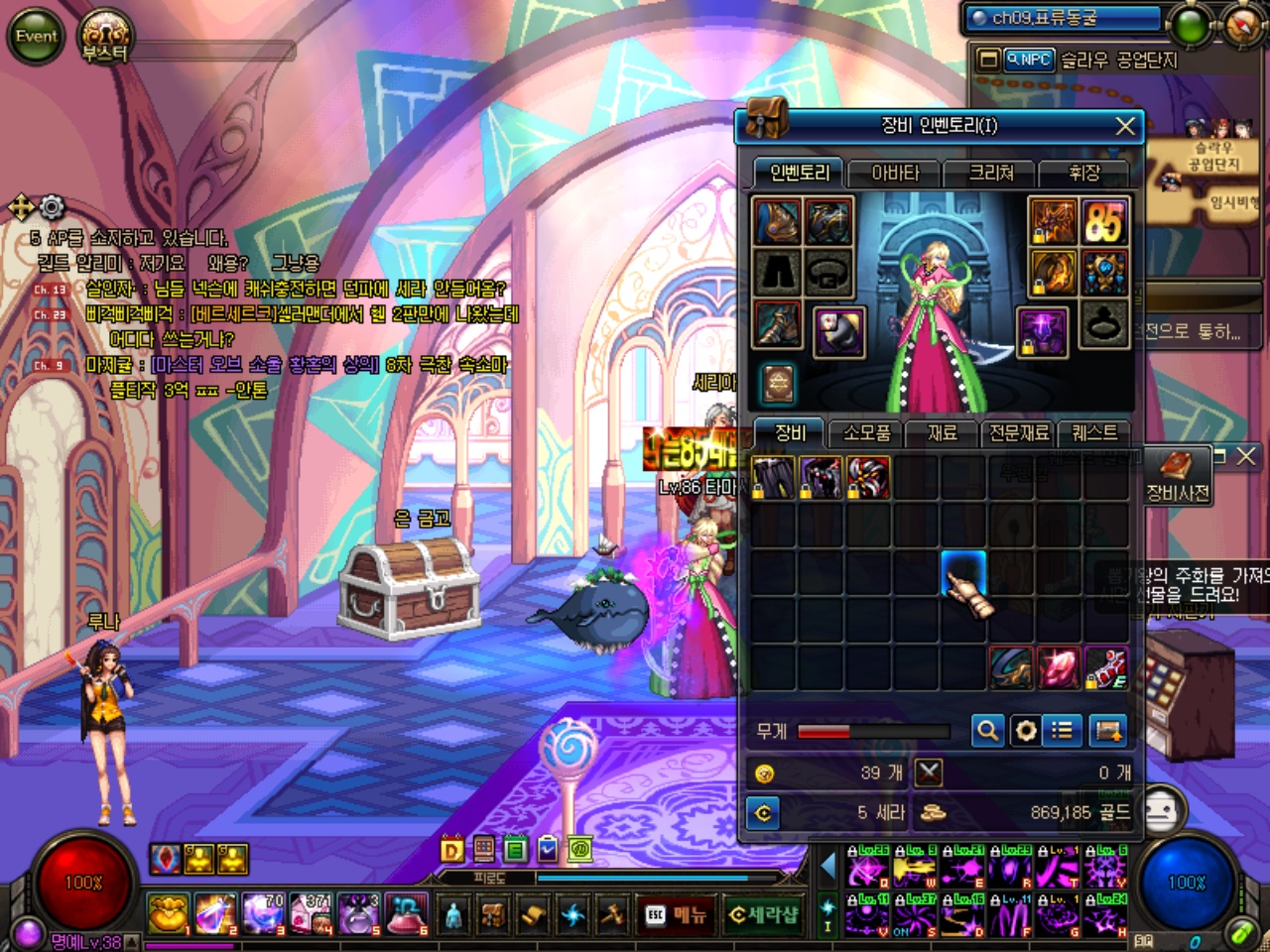1270x952 pixels.
Task: Switch to the 재료 (materials) item tab
Action: click(942, 433)
